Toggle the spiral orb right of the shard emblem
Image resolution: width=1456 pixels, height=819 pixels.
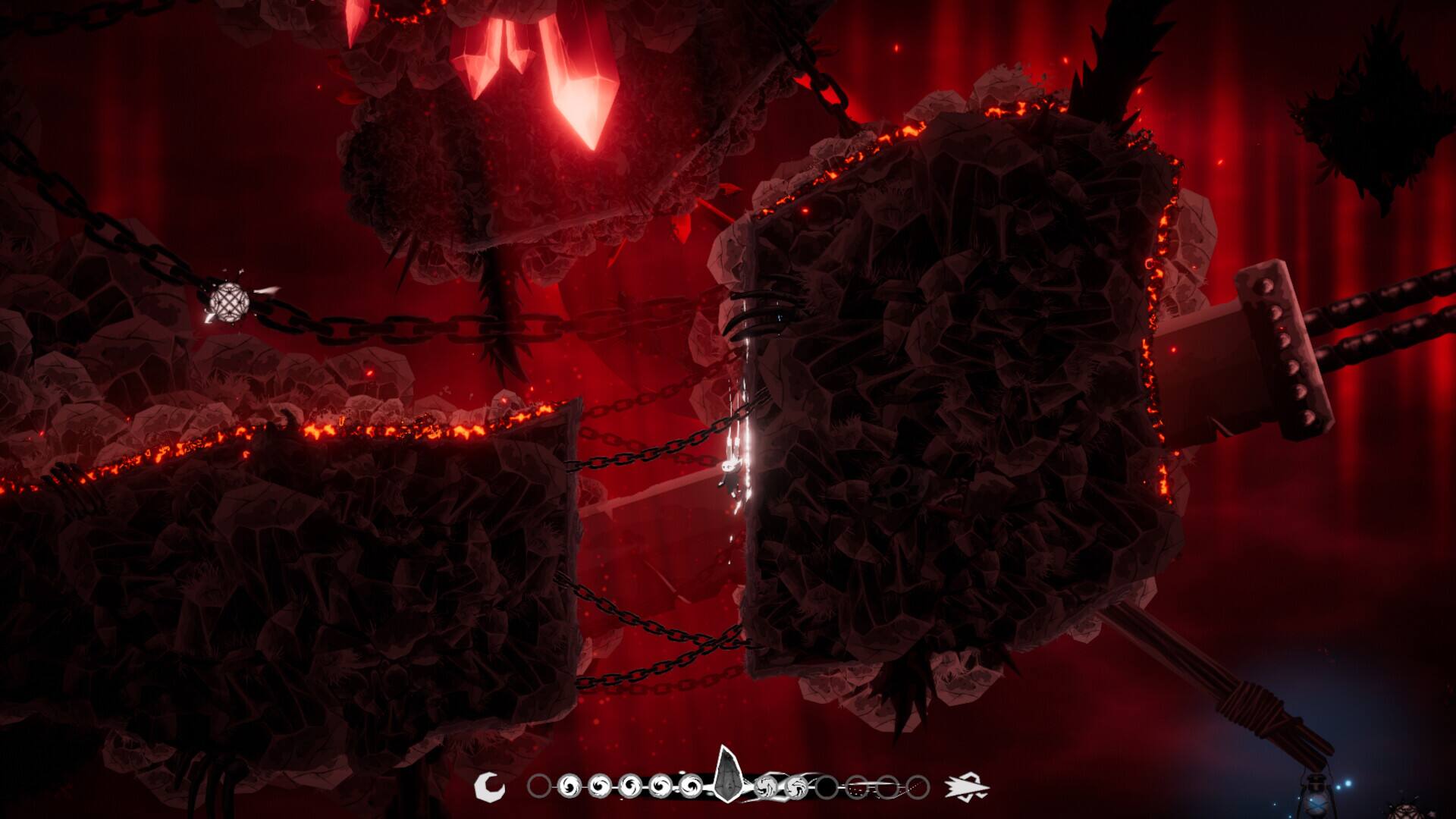coord(767,787)
